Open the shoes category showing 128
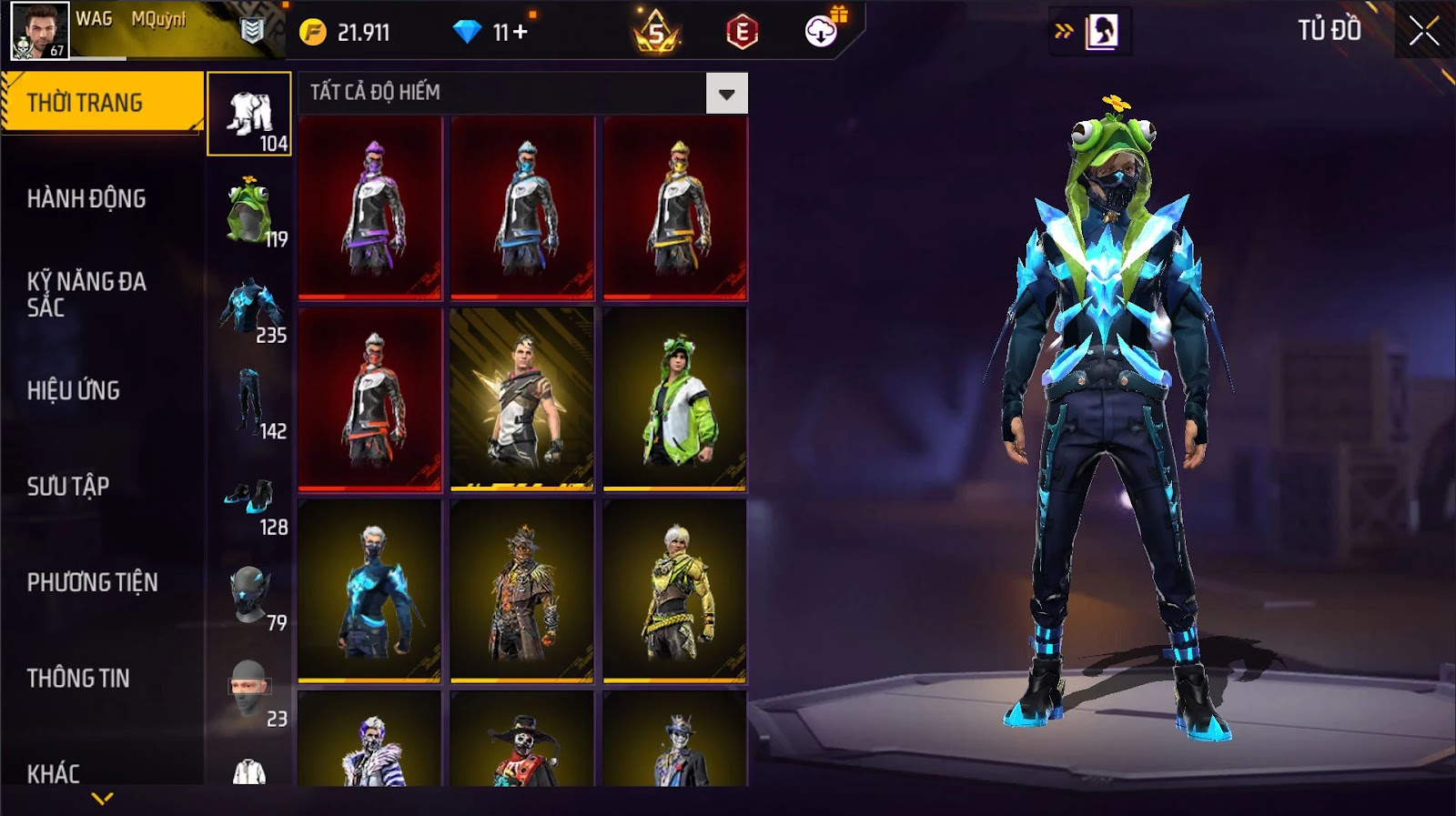This screenshot has width=1456, height=816. 249,499
